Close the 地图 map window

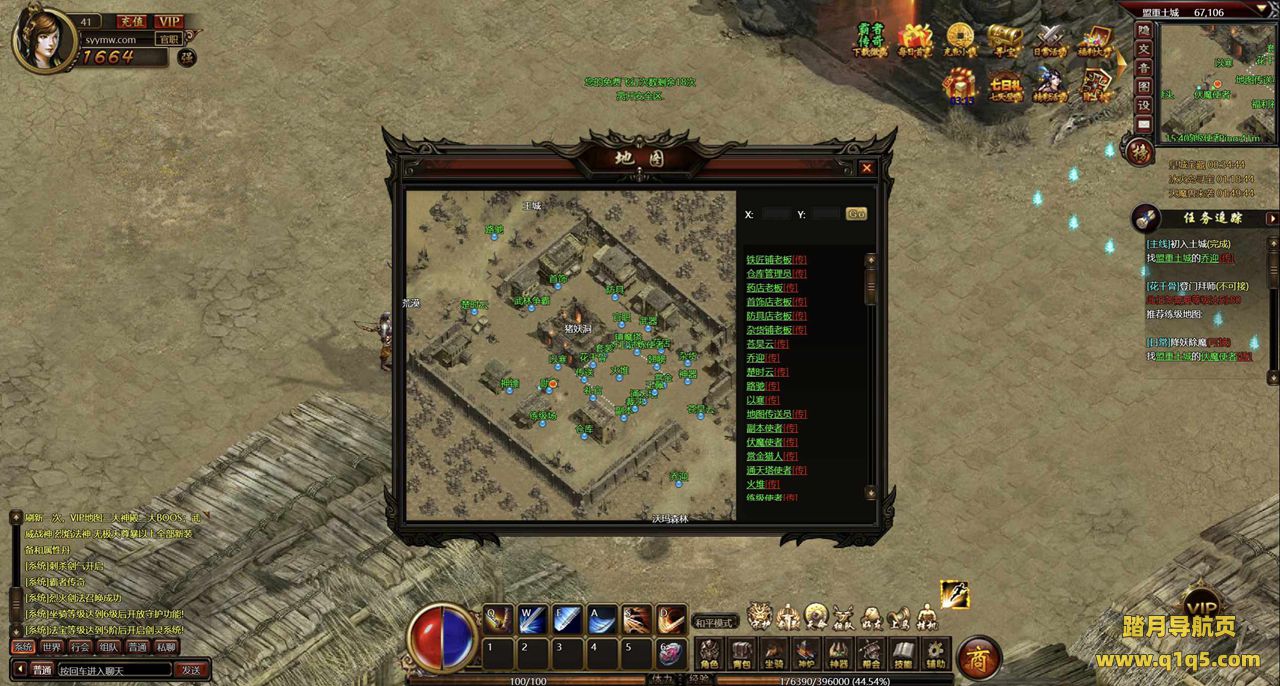click(866, 168)
